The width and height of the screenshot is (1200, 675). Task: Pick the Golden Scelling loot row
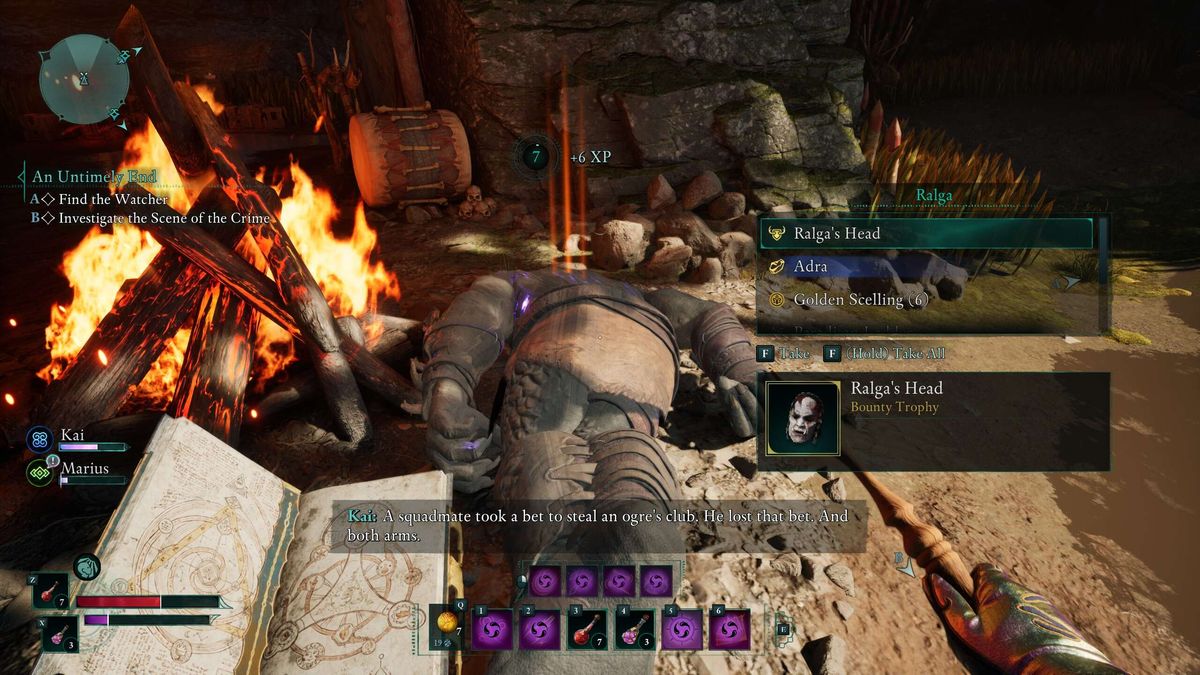coord(925,299)
